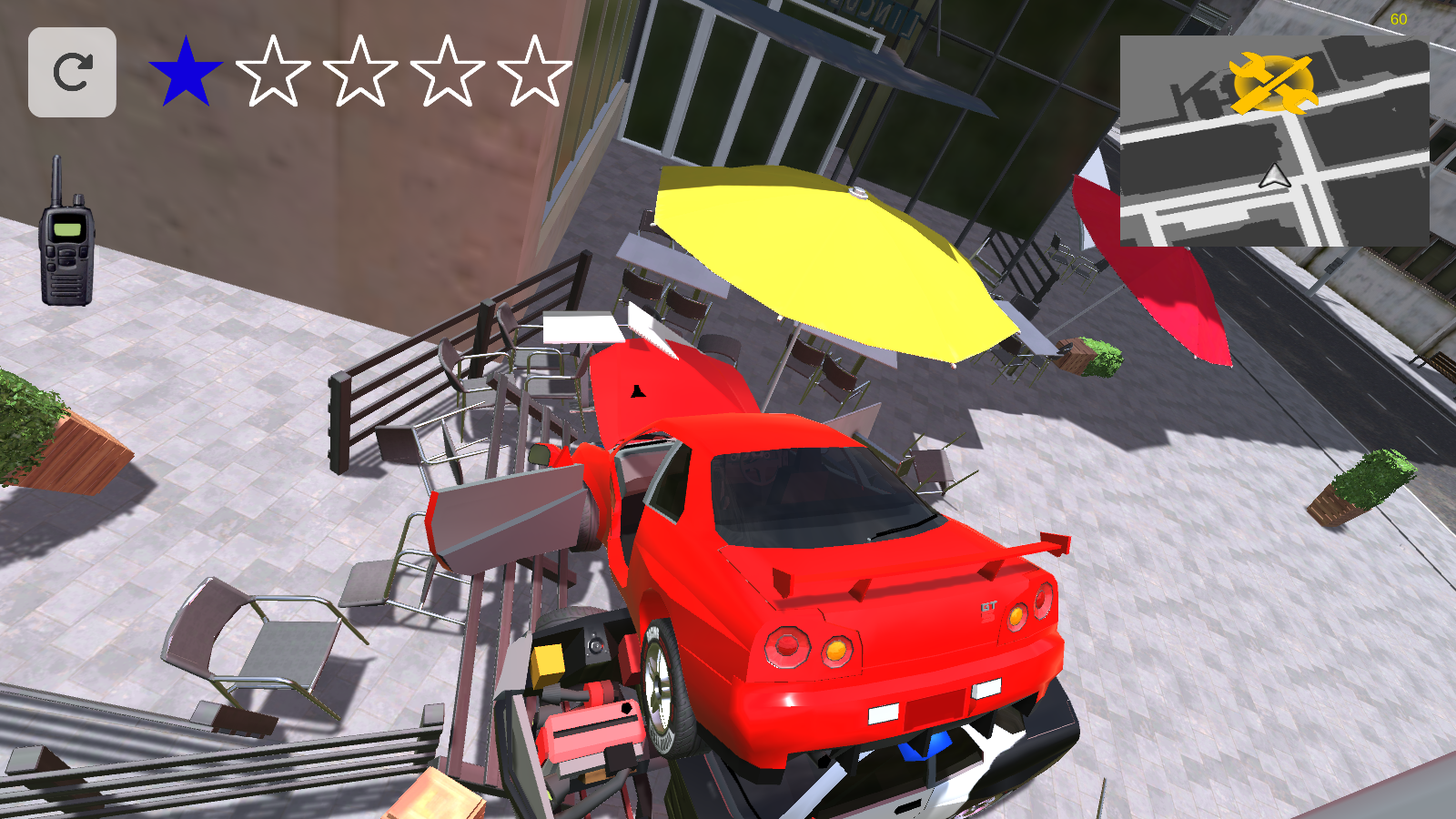This screenshot has height=819, width=1456.
Task: Toggle the restart button in the top-left corner
Action: (73, 73)
